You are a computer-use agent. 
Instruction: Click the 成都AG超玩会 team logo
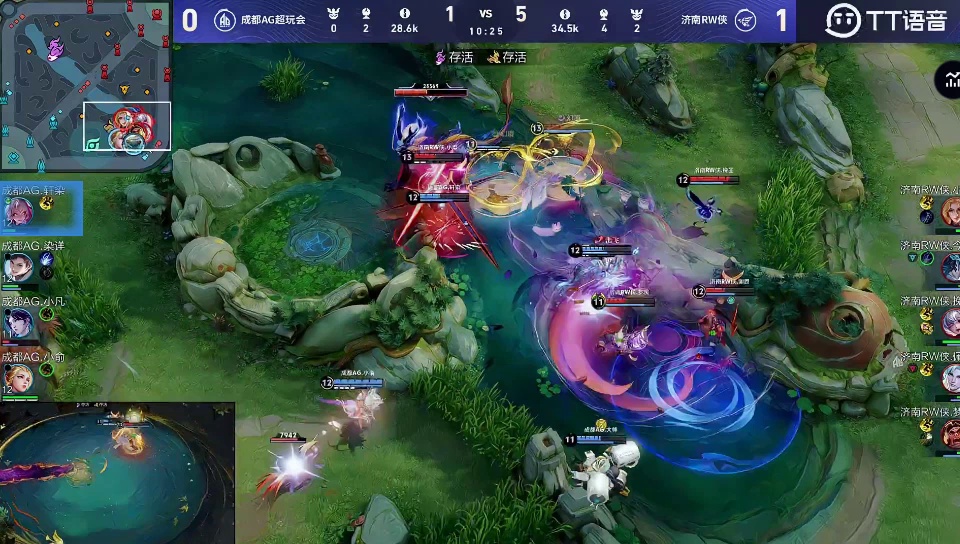225,20
